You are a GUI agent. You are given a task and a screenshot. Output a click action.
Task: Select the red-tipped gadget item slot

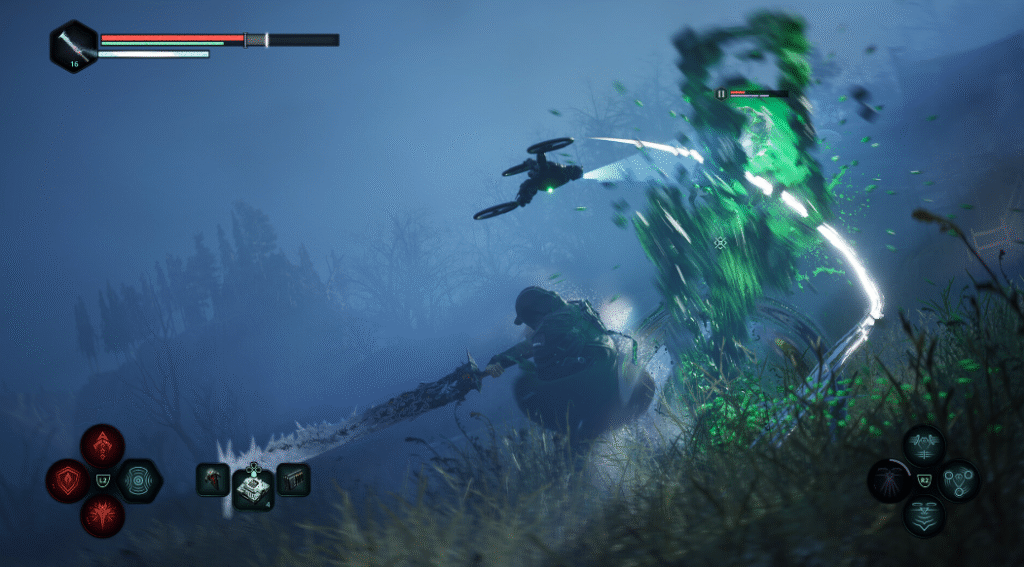coord(213,479)
